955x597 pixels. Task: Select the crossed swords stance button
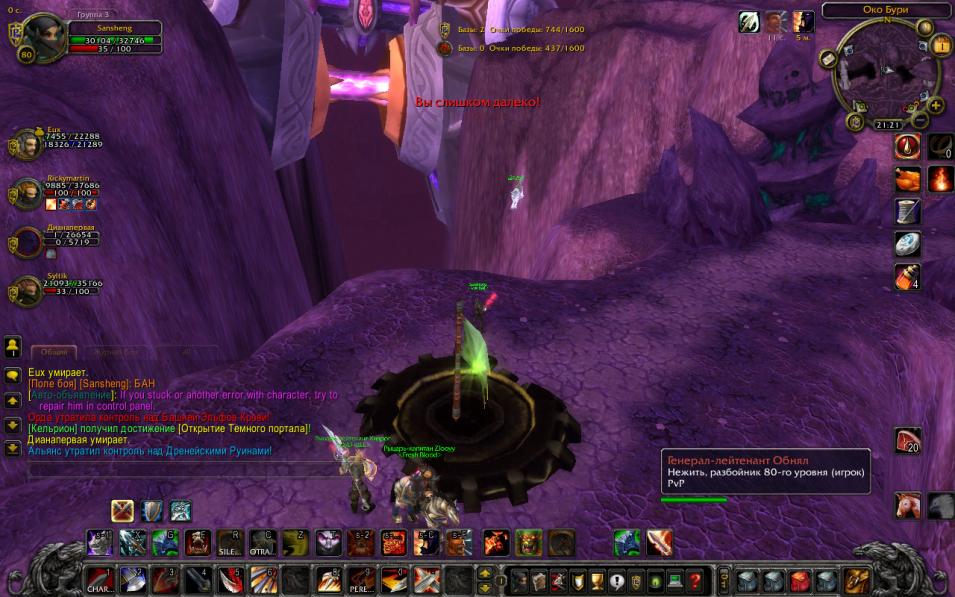point(123,511)
